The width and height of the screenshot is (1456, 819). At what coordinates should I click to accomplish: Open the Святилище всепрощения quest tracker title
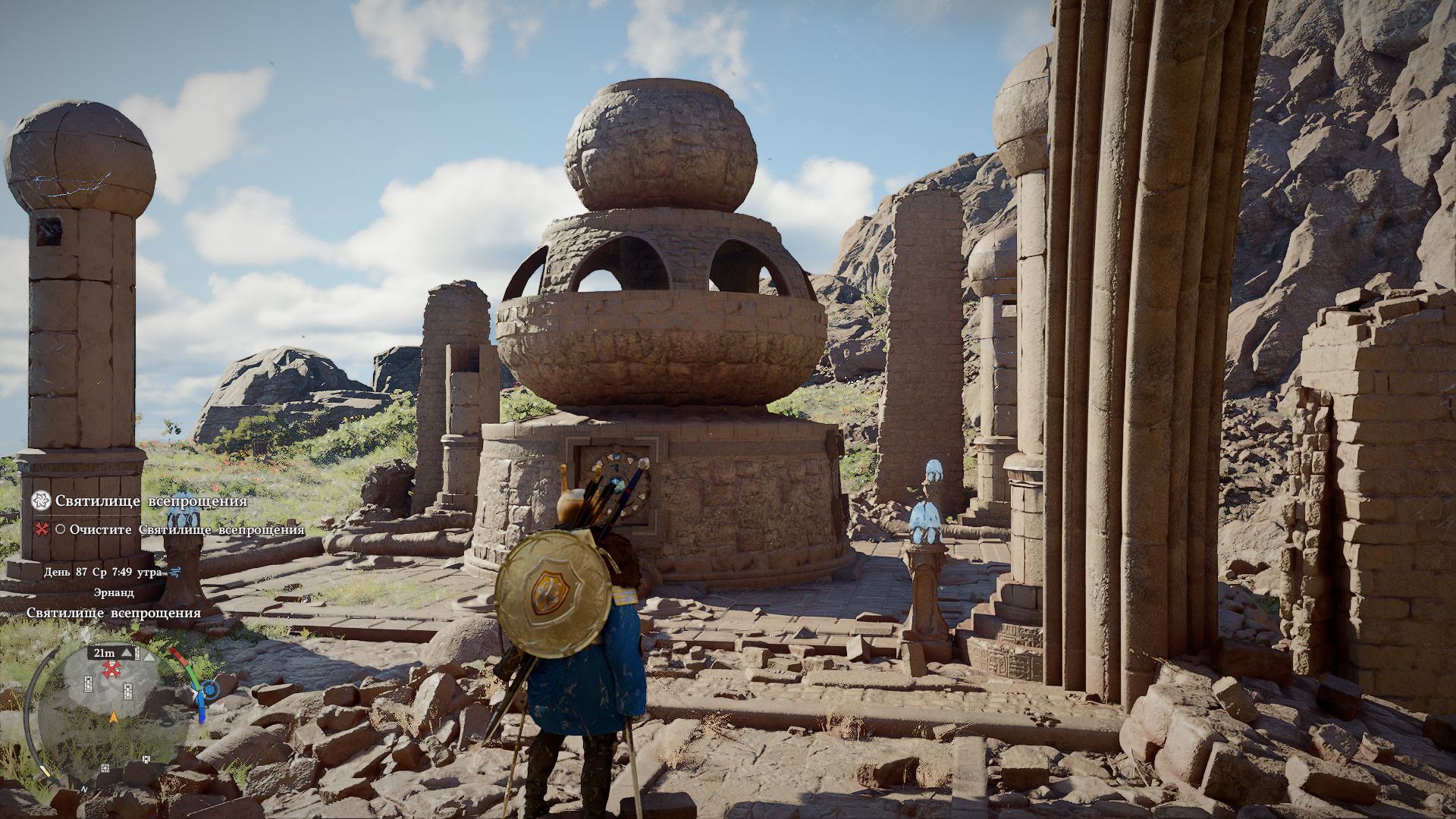(151, 500)
